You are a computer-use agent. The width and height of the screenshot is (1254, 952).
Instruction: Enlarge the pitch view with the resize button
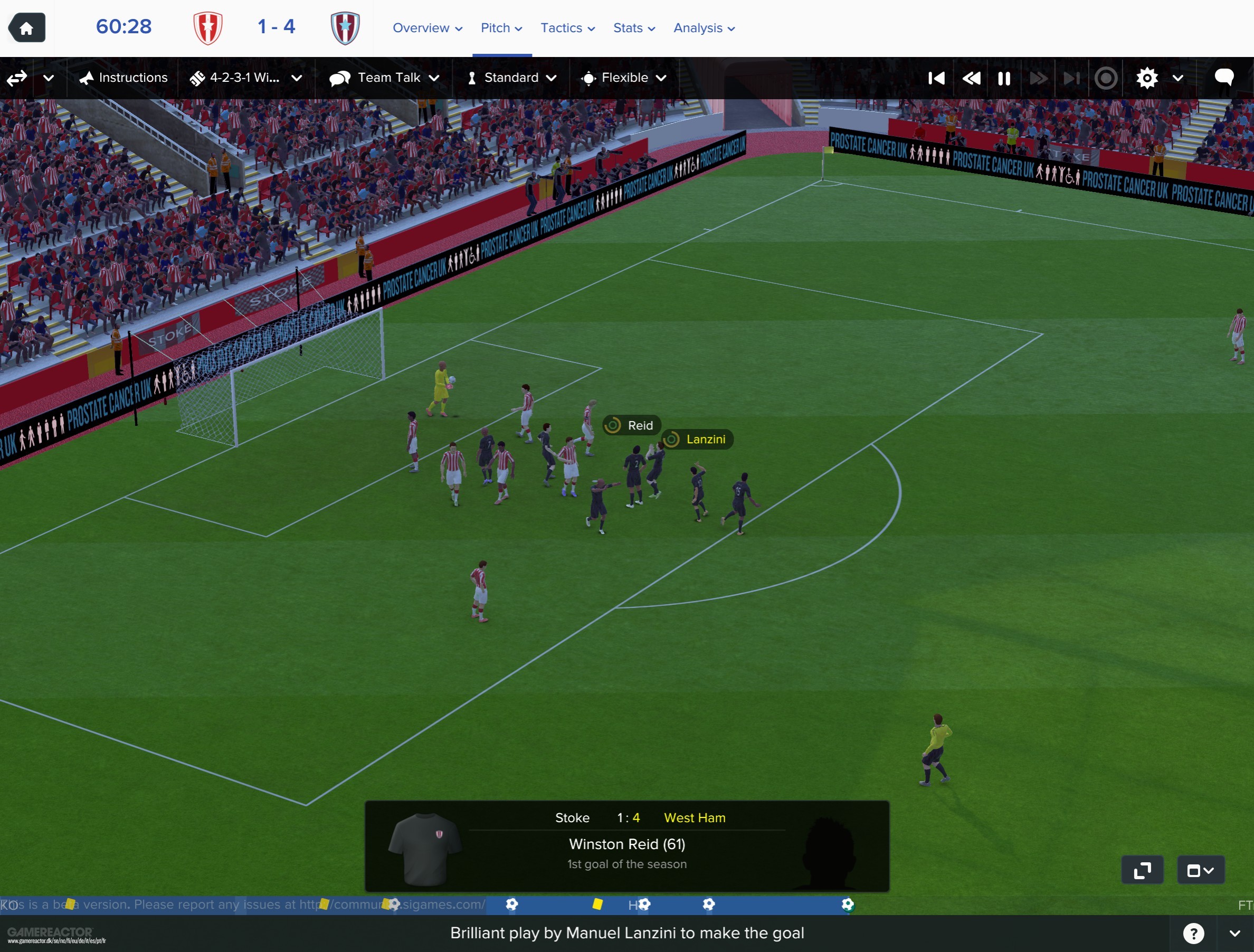(x=1142, y=869)
